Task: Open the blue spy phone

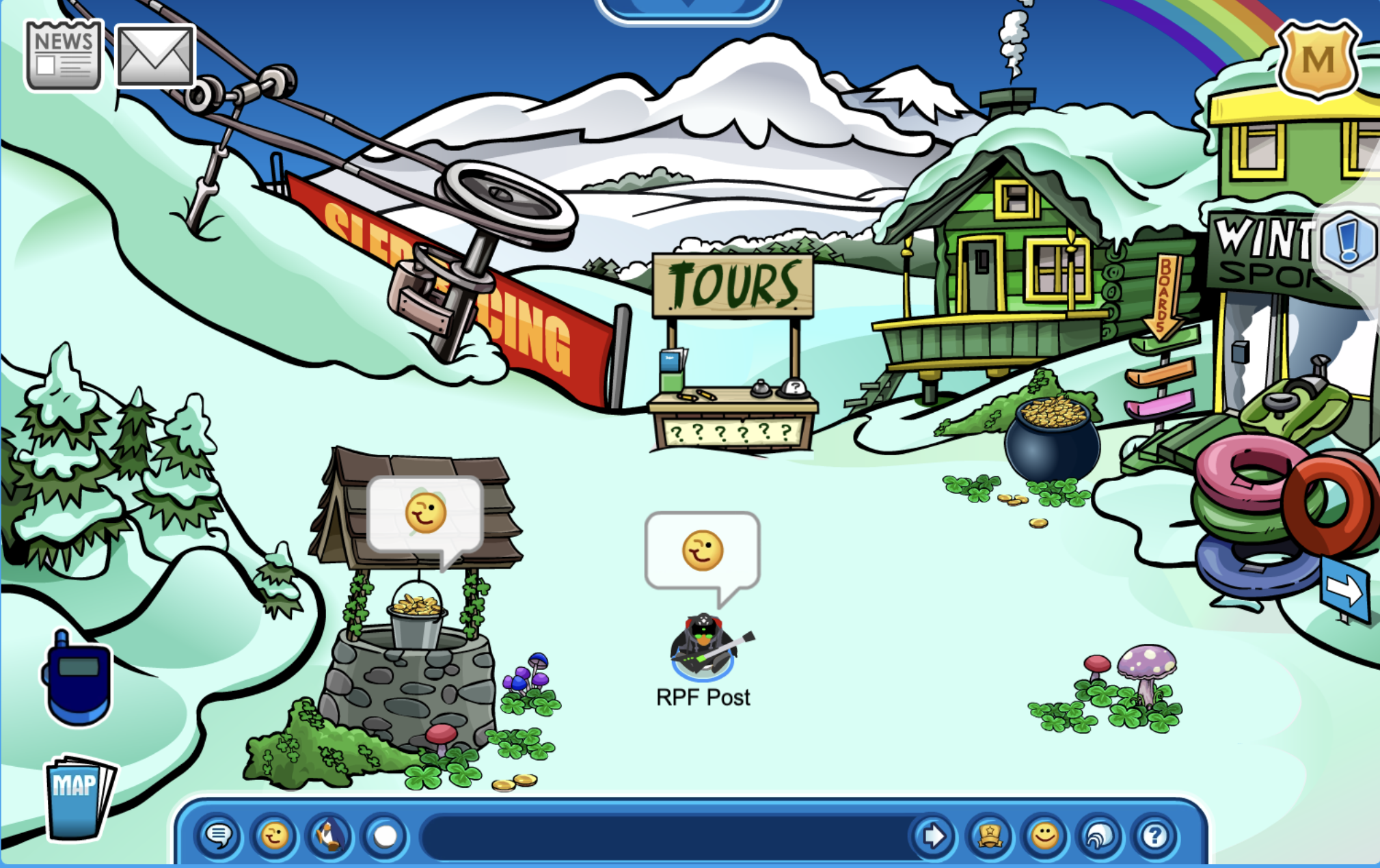Action: tap(77, 679)
